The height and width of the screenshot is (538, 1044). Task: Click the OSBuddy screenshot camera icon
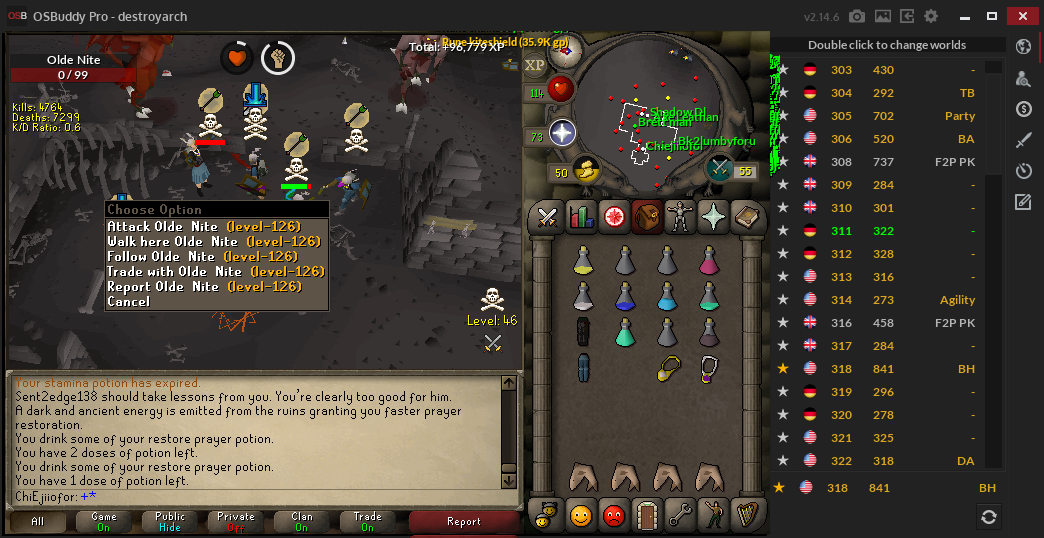[x=857, y=16]
